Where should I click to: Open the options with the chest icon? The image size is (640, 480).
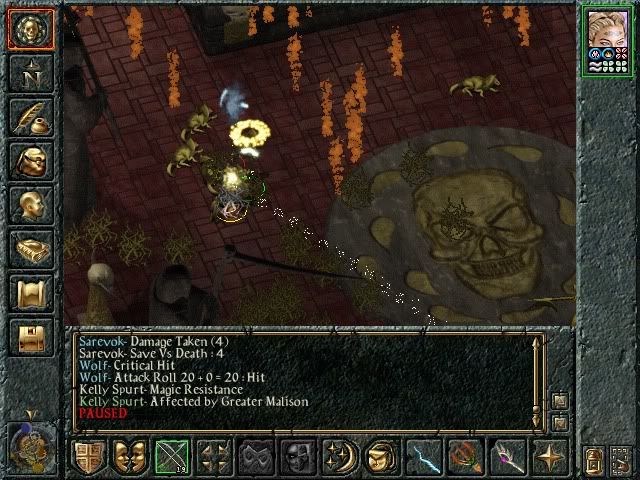[31, 337]
